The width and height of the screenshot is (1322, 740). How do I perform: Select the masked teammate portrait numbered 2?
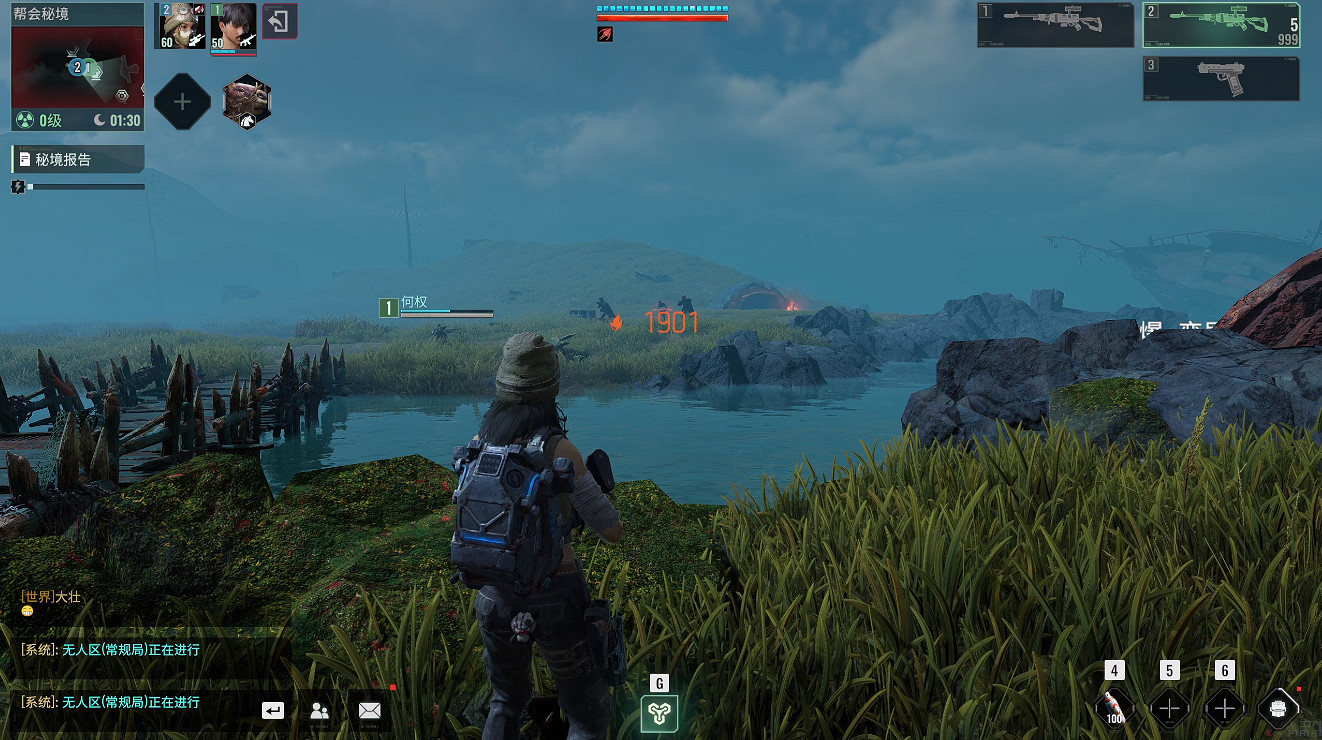pyautogui.click(x=181, y=25)
